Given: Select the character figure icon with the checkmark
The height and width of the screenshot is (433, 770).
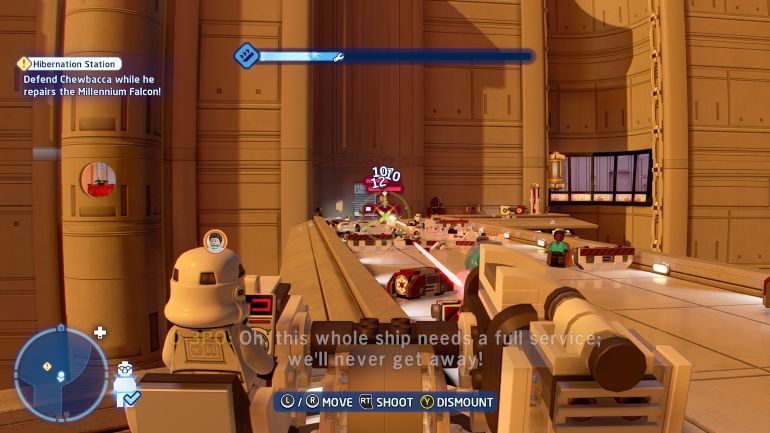Looking at the screenshot, I should coord(125,384).
